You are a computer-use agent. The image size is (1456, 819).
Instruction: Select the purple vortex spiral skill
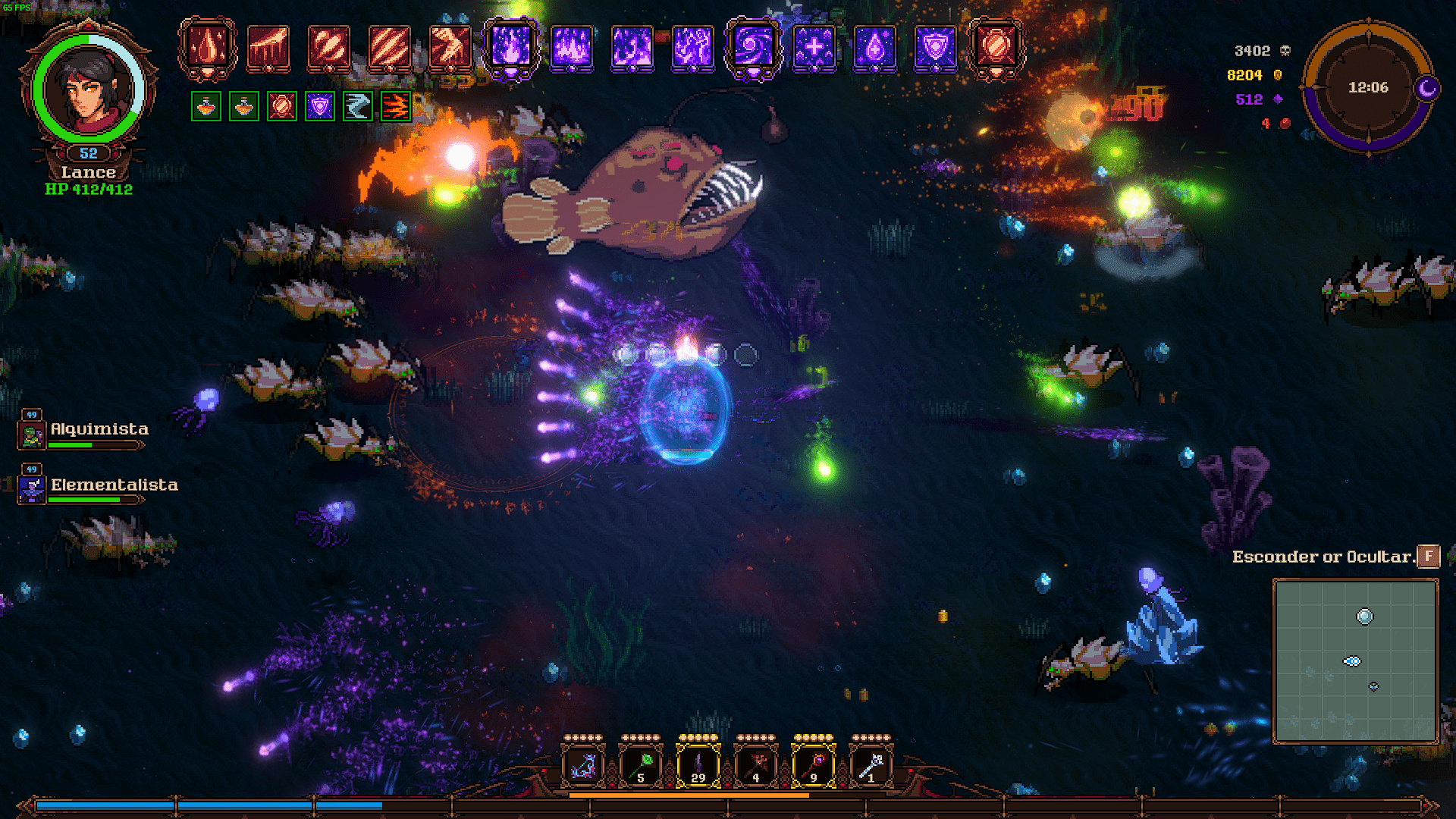753,48
